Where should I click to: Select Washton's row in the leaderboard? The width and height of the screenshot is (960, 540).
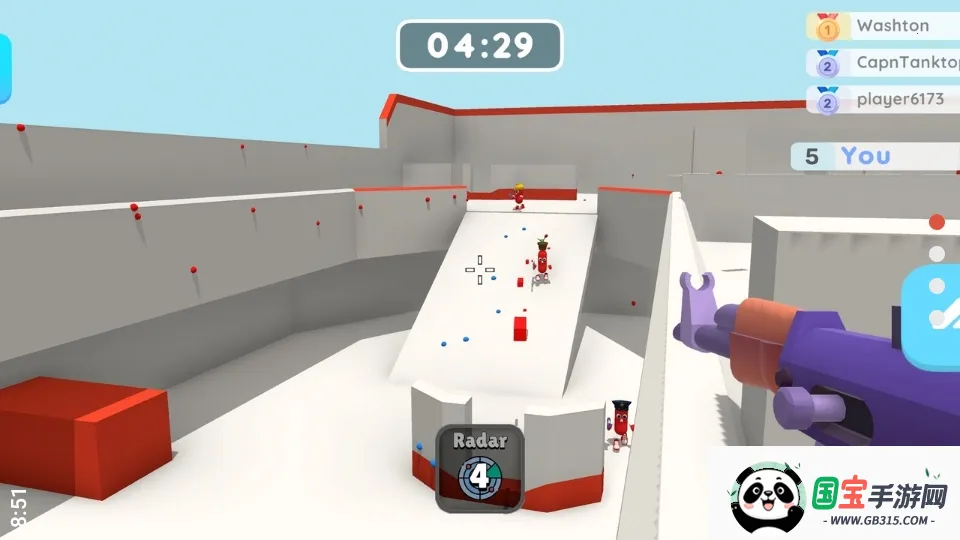(881, 26)
